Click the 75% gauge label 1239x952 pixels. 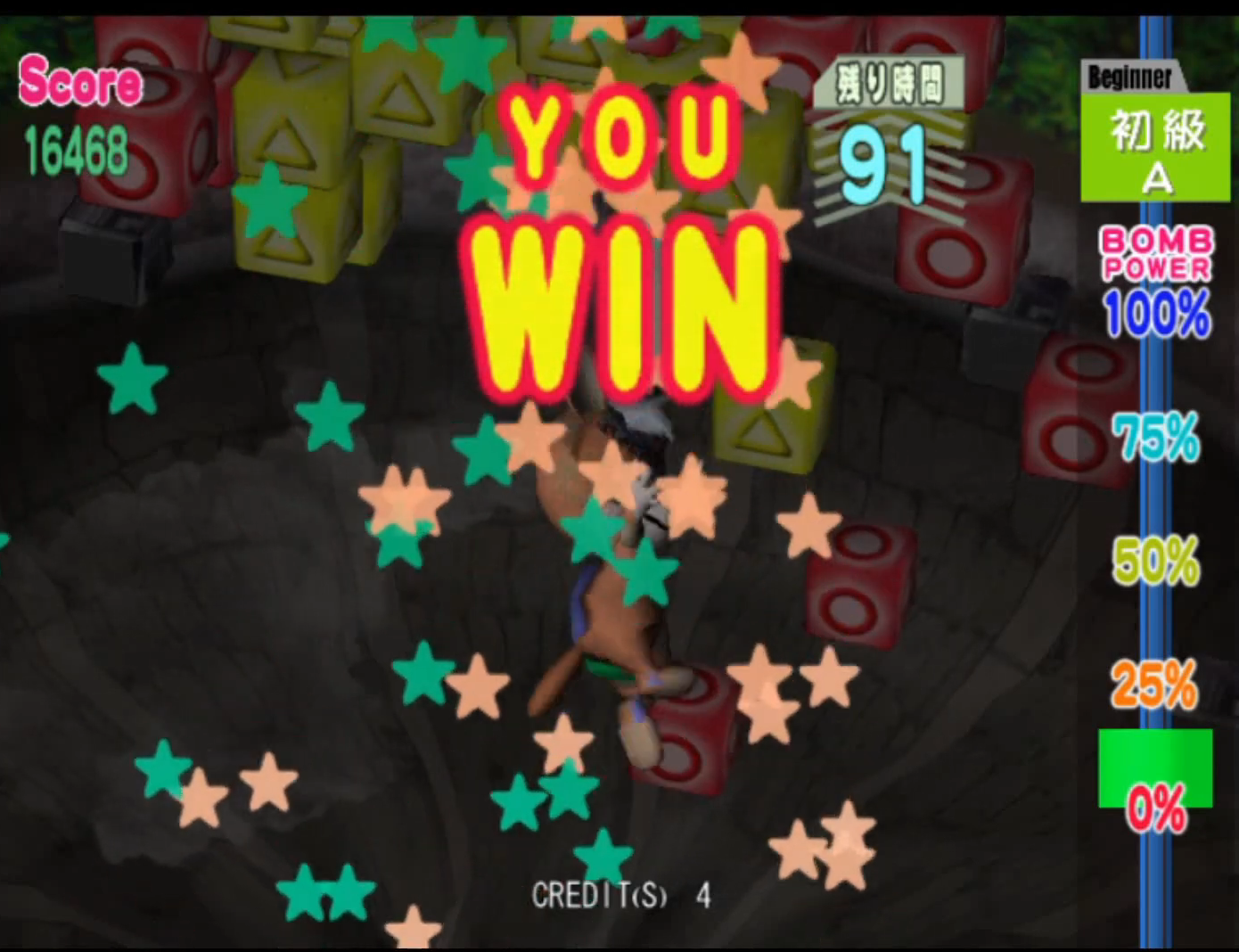tap(1155, 437)
